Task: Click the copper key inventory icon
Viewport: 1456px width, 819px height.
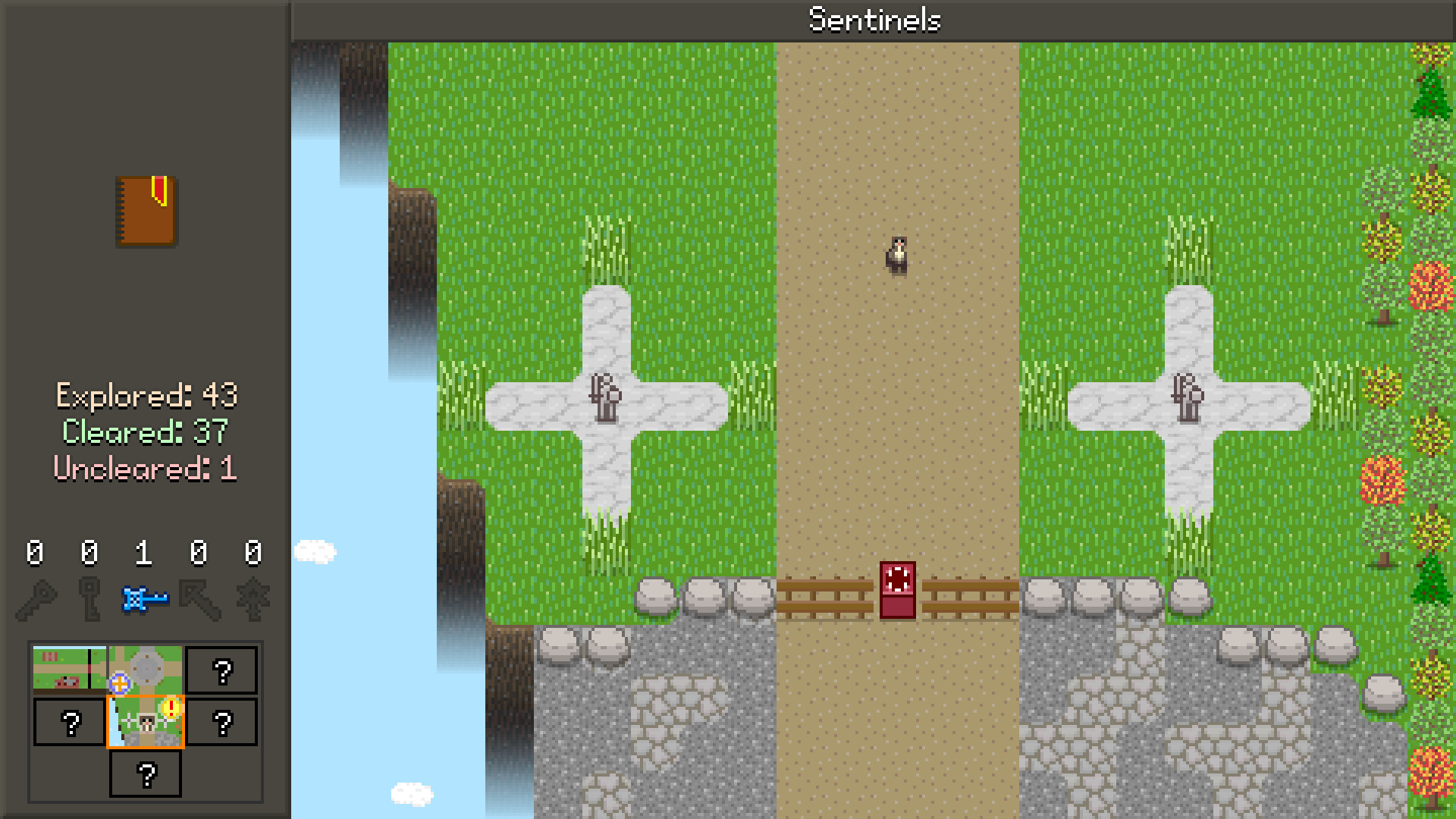Action: pos(36,599)
